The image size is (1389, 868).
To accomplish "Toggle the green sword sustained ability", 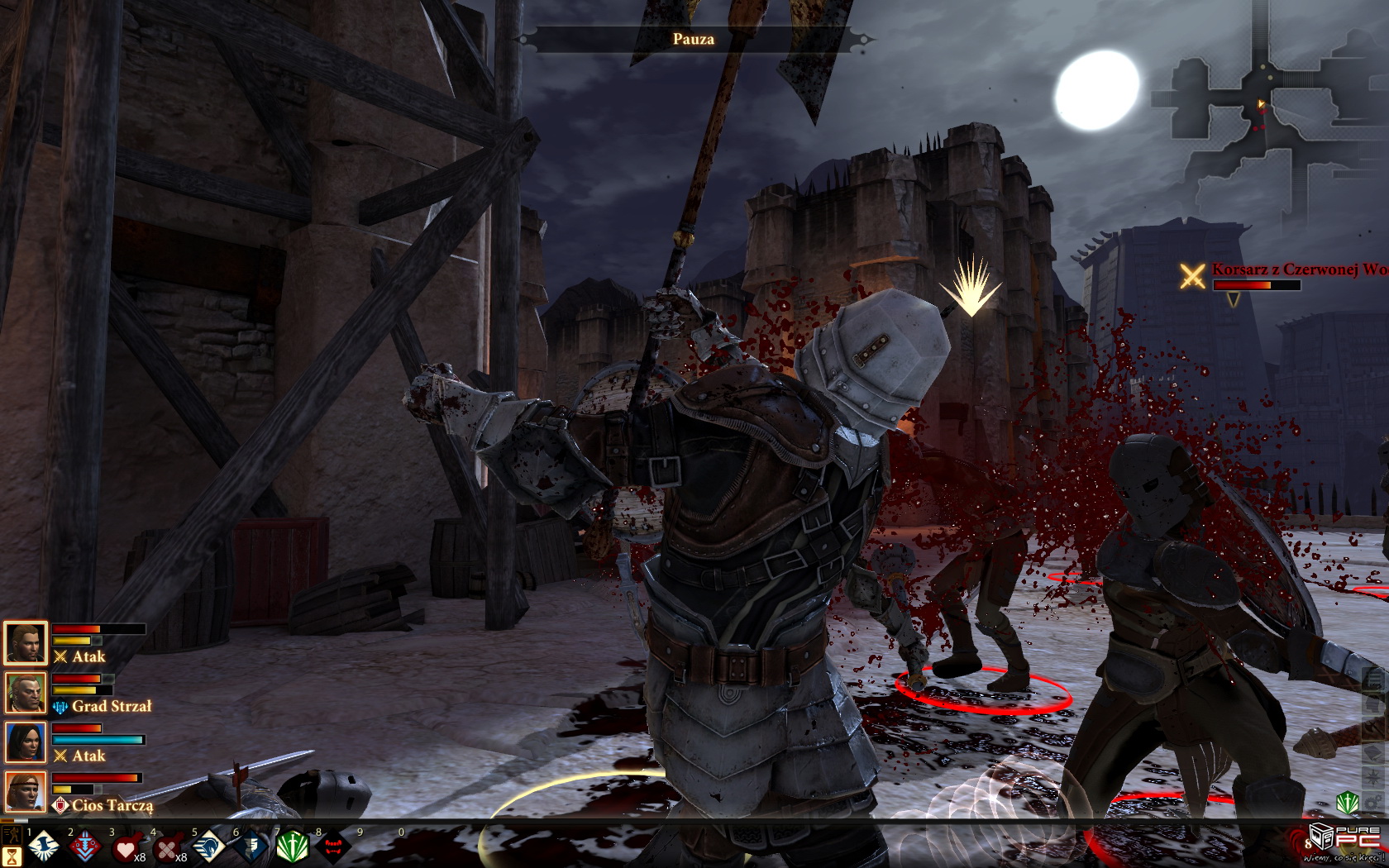I will coord(291,848).
